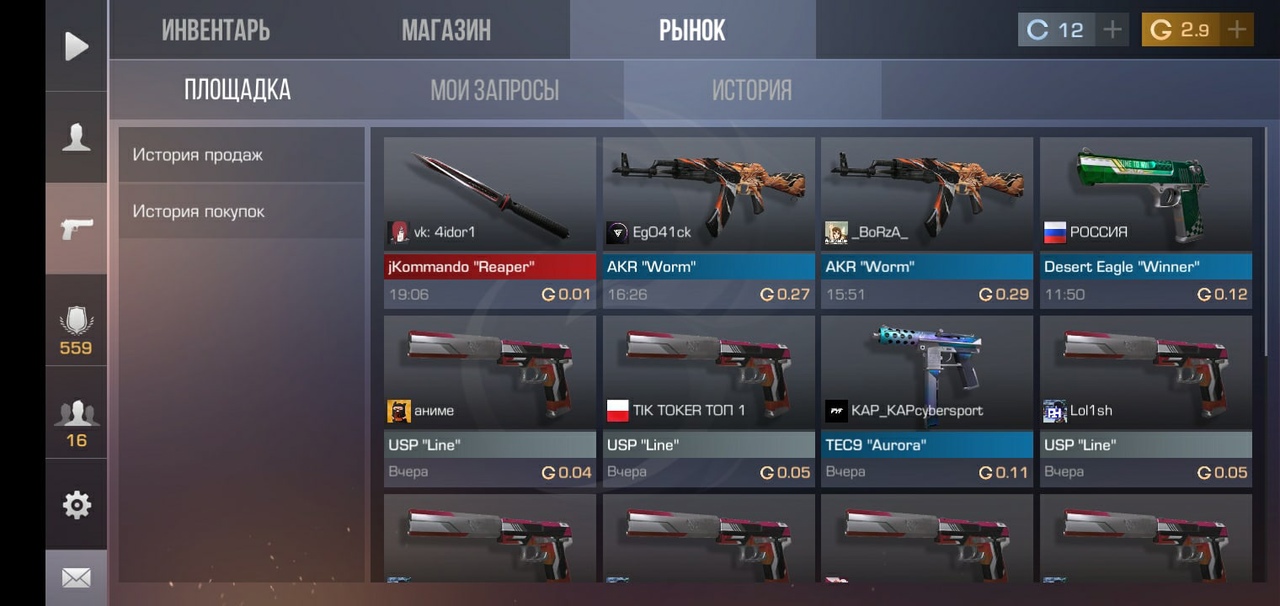The image size is (1280, 606).
Task: Open the friends icon showing 16
Action: pos(76,421)
